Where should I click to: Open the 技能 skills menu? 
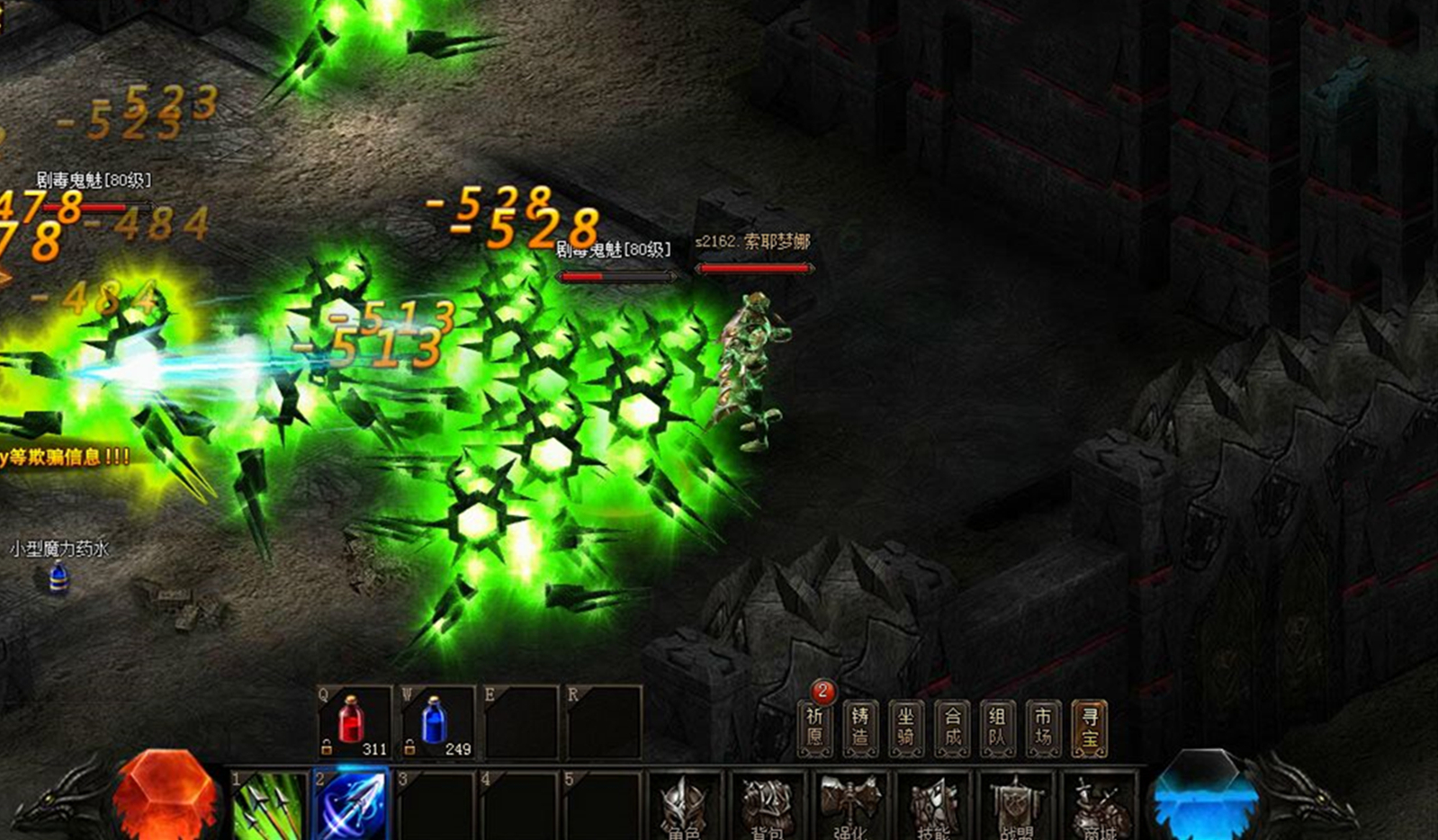(x=933, y=807)
